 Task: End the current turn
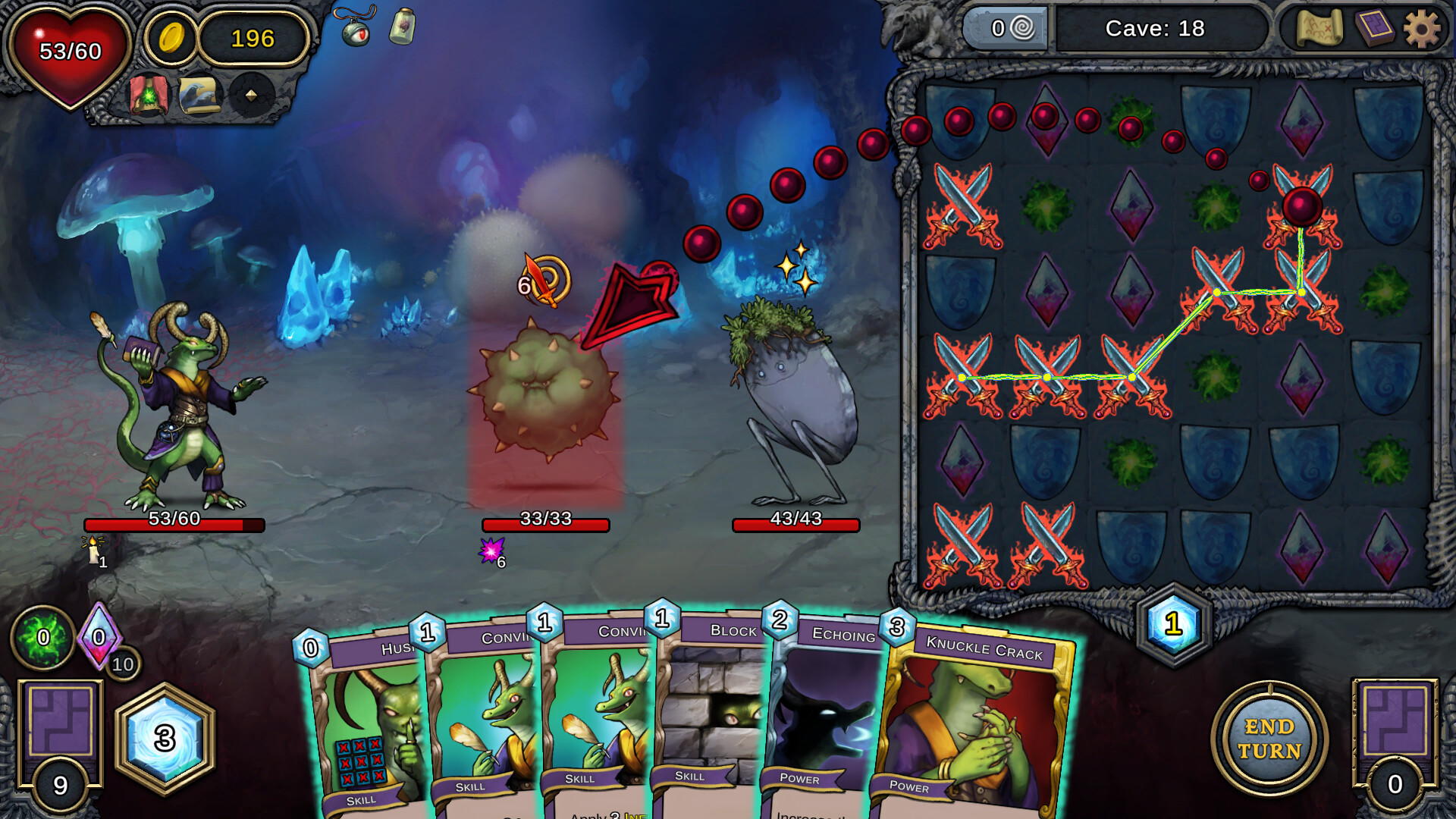tap(1269, 738)
